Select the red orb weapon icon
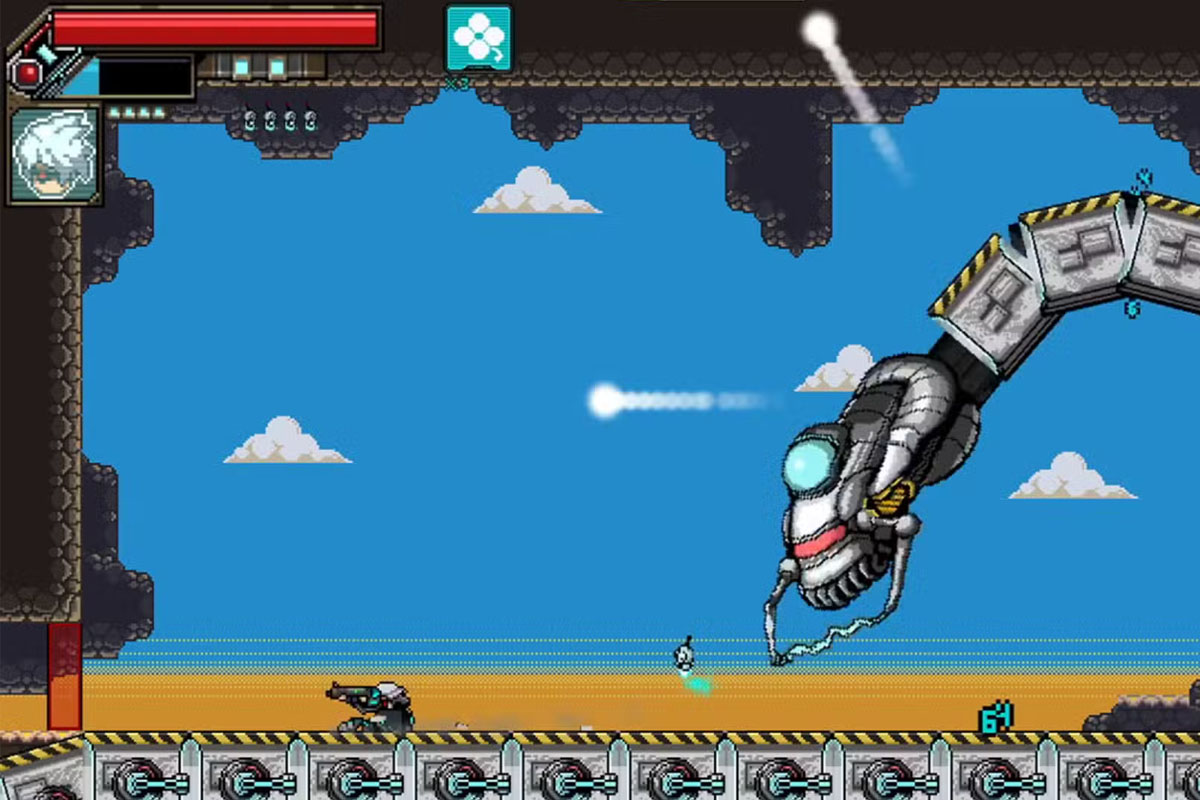 pyautogui.click(x=28, y=73)
